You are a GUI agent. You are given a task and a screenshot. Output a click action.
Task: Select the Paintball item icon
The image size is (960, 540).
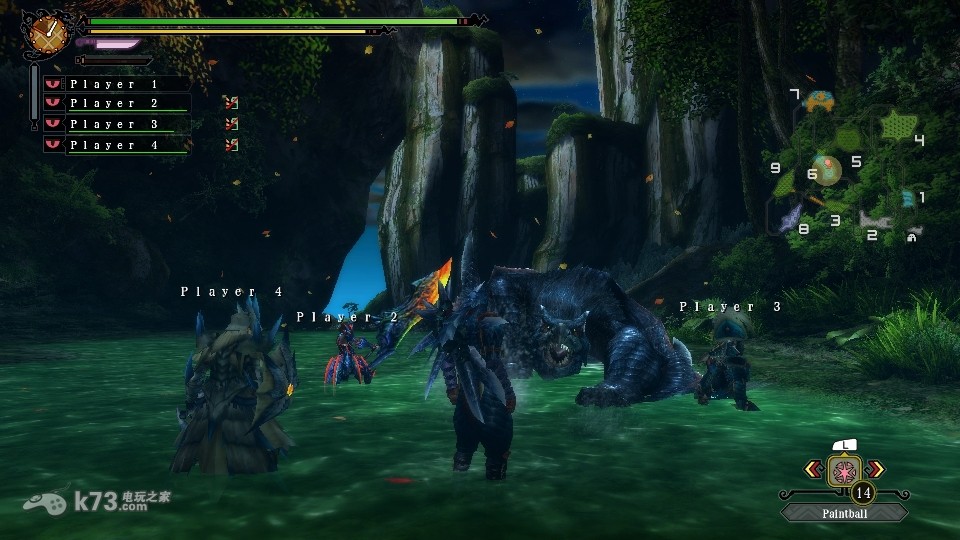pyautogui.click(x=845, y=469)
